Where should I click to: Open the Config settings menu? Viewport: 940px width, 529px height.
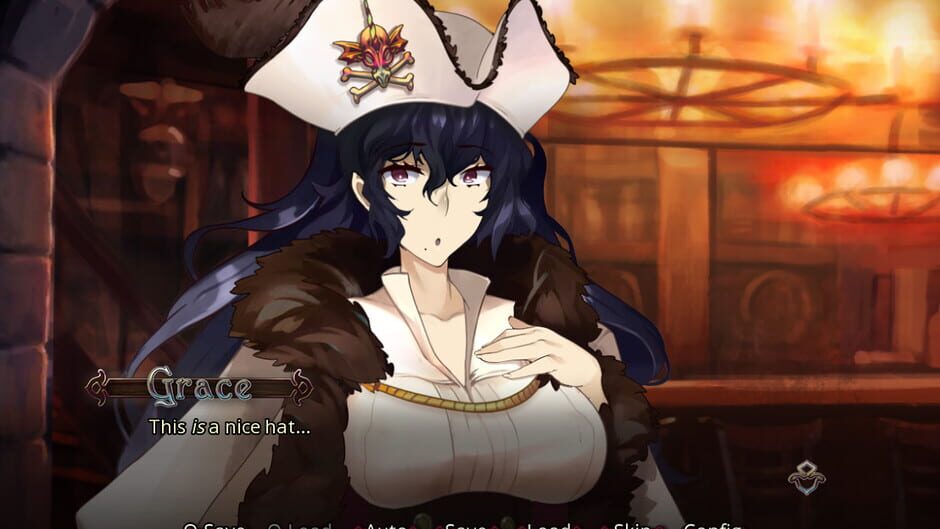click(712, 525)
